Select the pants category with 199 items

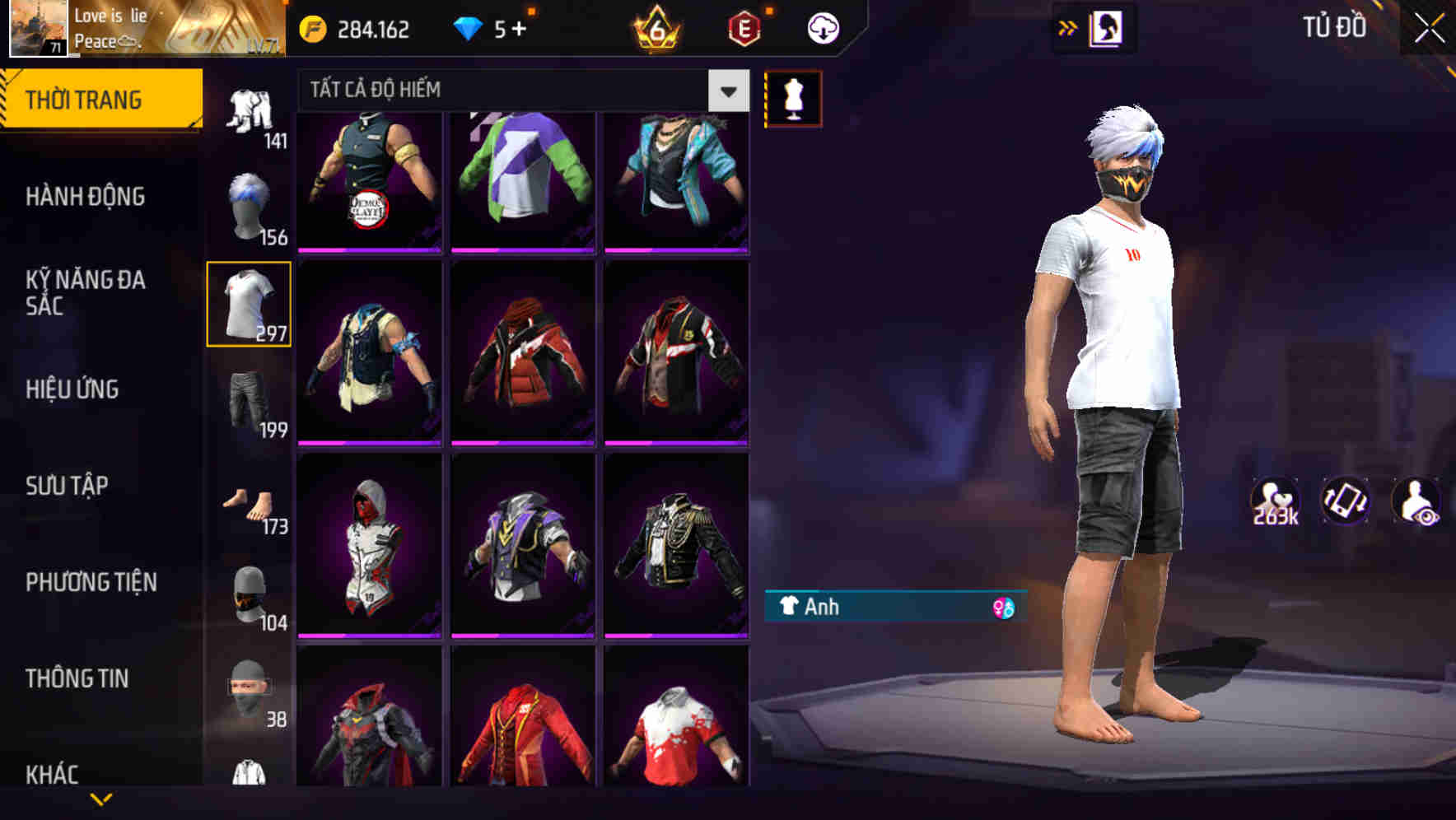click(x=249, y=403)
